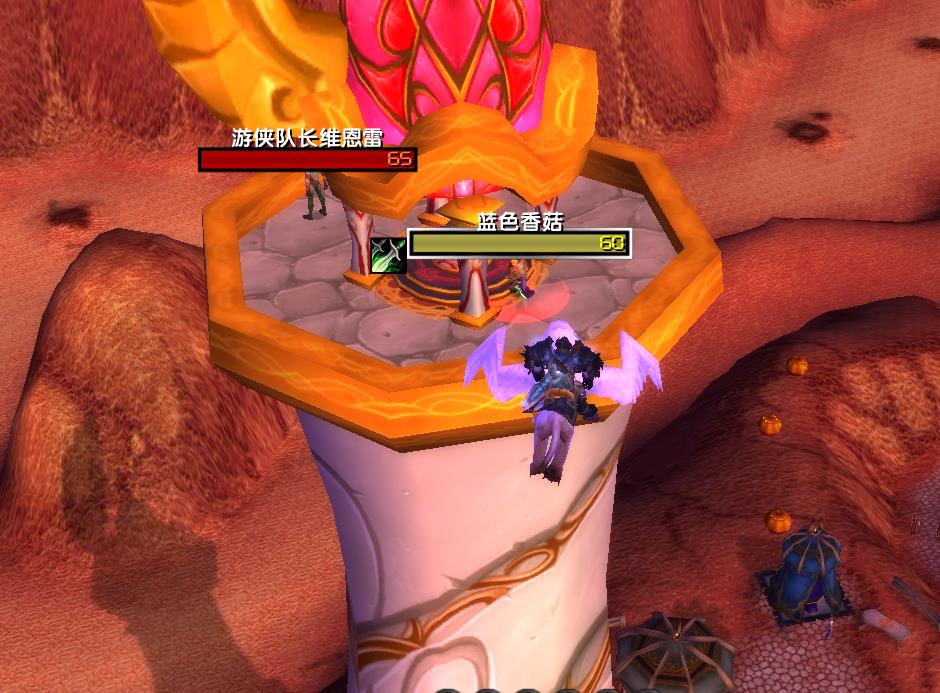Target the 蓝色香菇 yellow nameplate

pos(519,243)
